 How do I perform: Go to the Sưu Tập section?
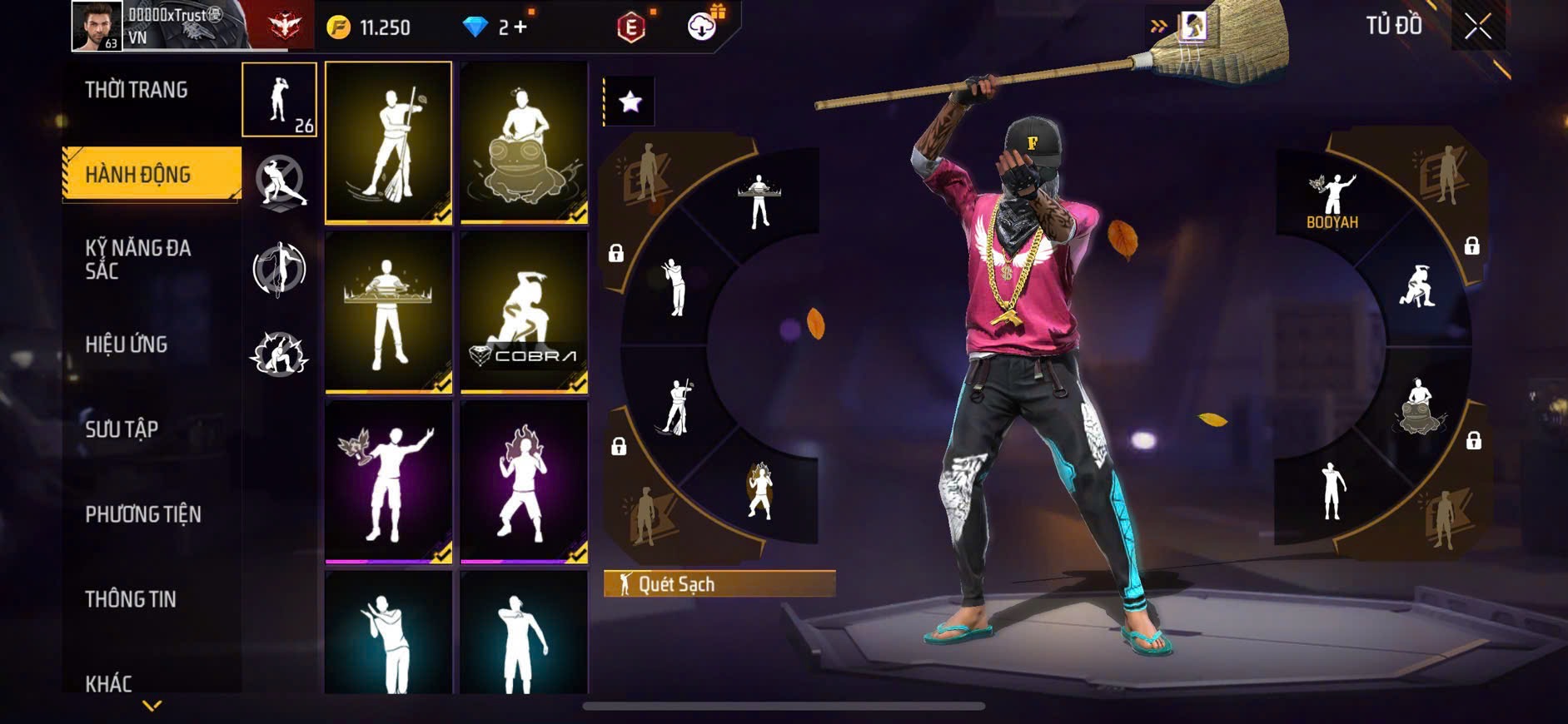coord(122,429)
